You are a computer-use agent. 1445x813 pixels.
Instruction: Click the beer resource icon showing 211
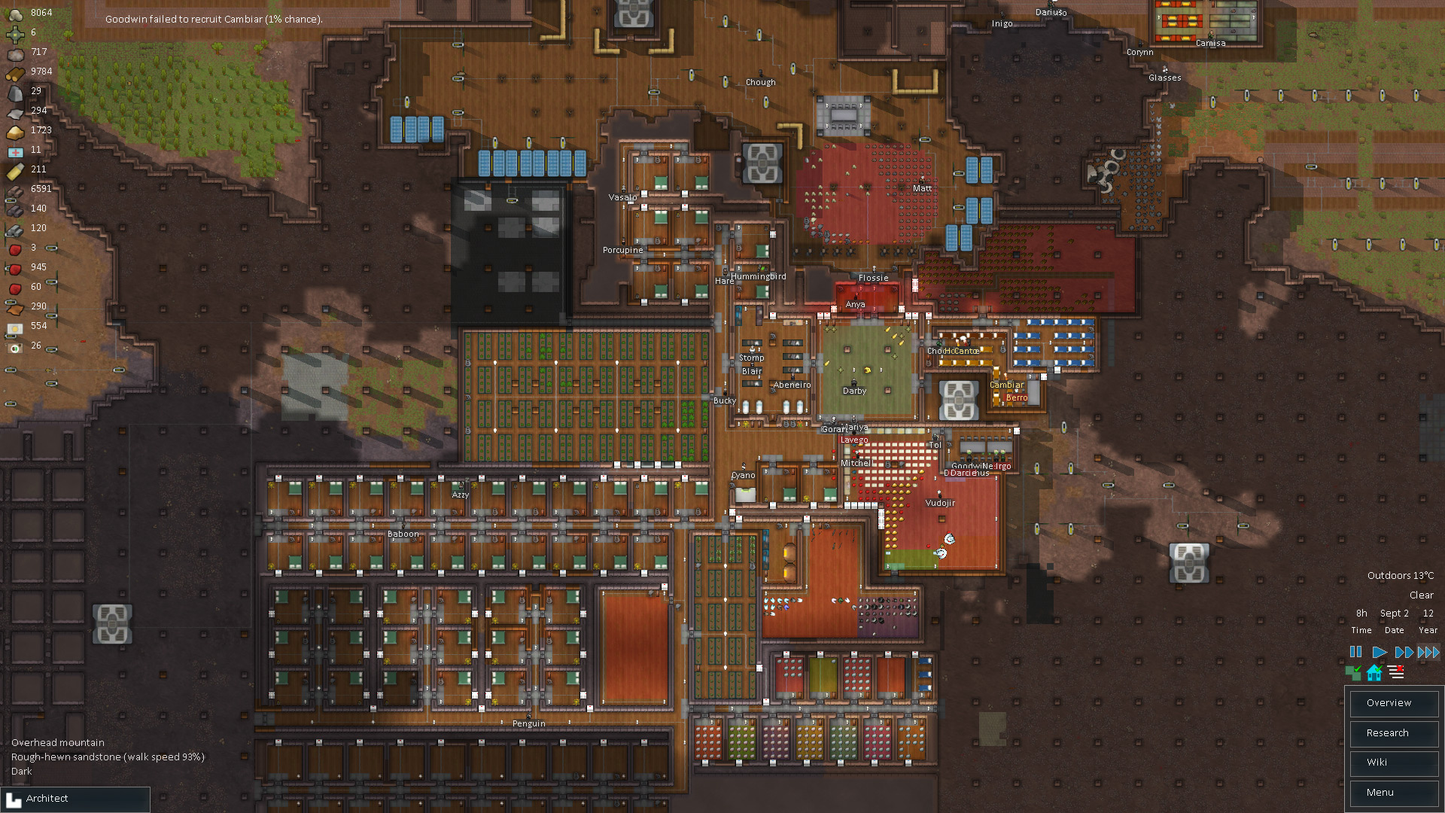(x=13, y=169)
